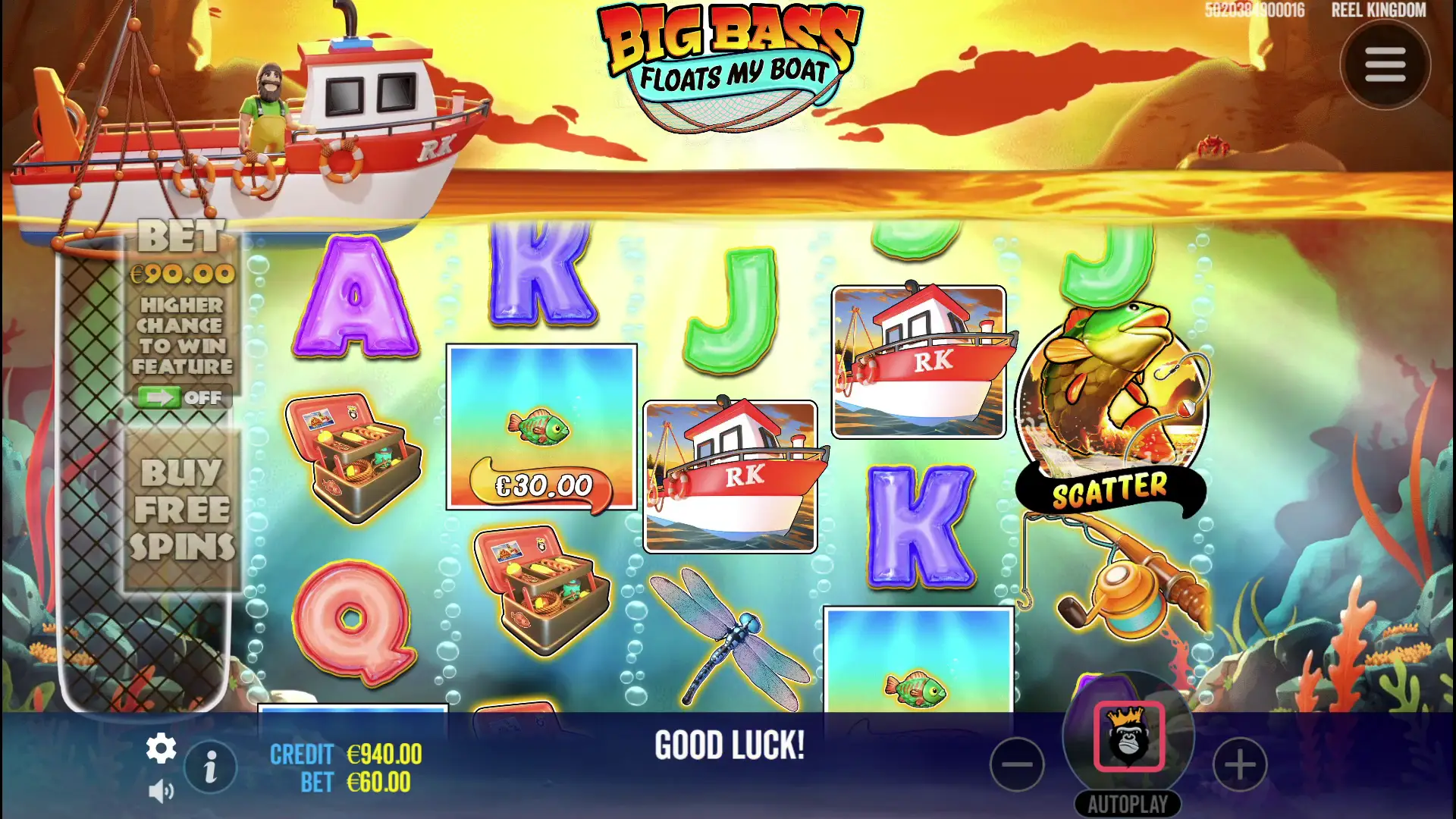Show the game info page
This screenshot has height=819, width=1456.
pyautogui.click(x=211, y=767)
